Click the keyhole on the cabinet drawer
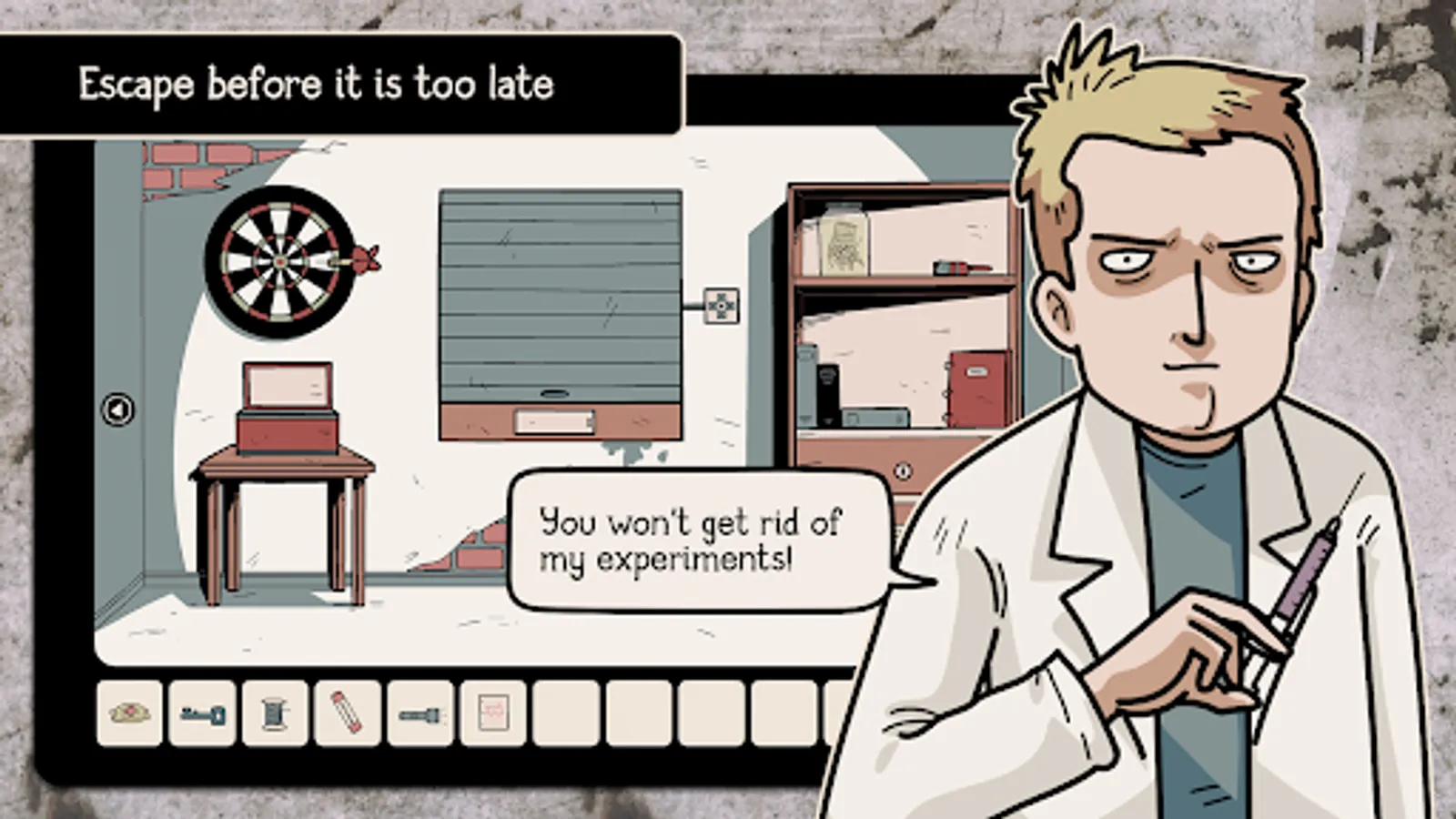Viewport: 1456px width, 819px height. [904, 470]
